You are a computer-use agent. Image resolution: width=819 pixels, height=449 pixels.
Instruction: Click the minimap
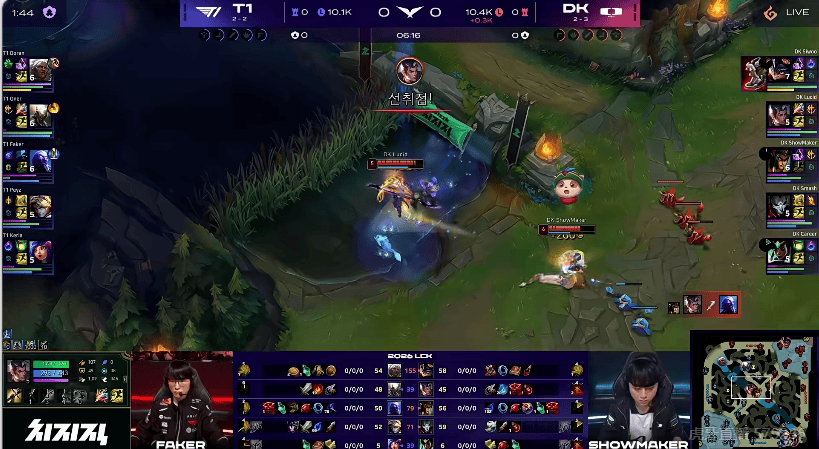tap(753, 388)
